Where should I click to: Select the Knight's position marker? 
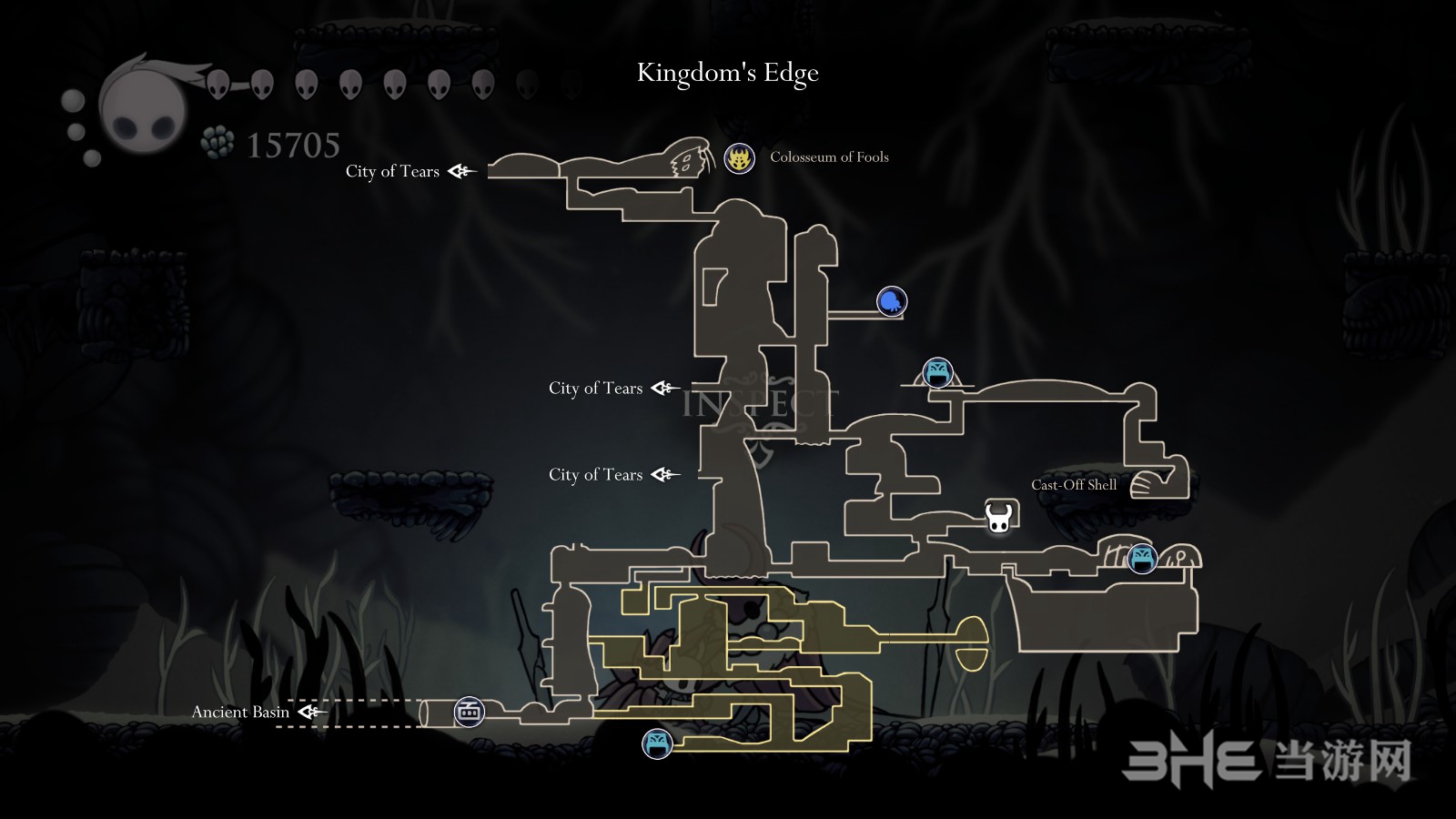pos(999,517)
